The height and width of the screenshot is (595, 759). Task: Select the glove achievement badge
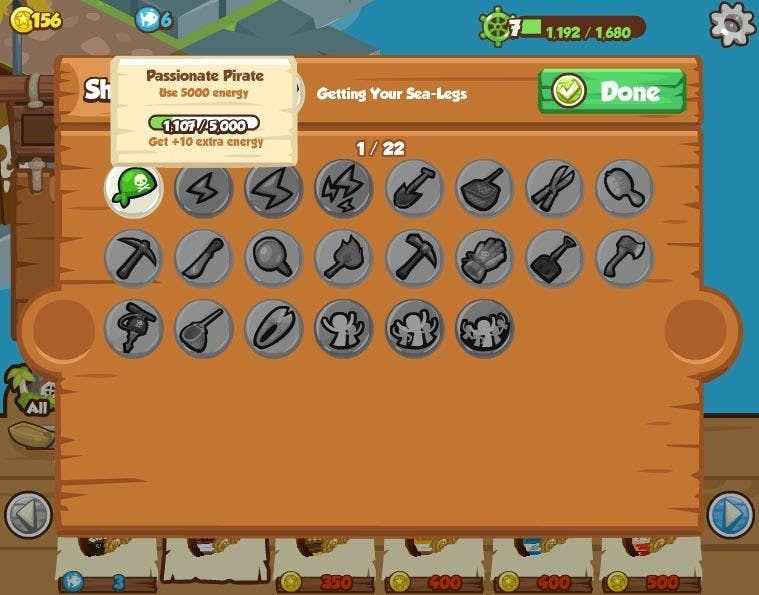click(x=485, y=259)
